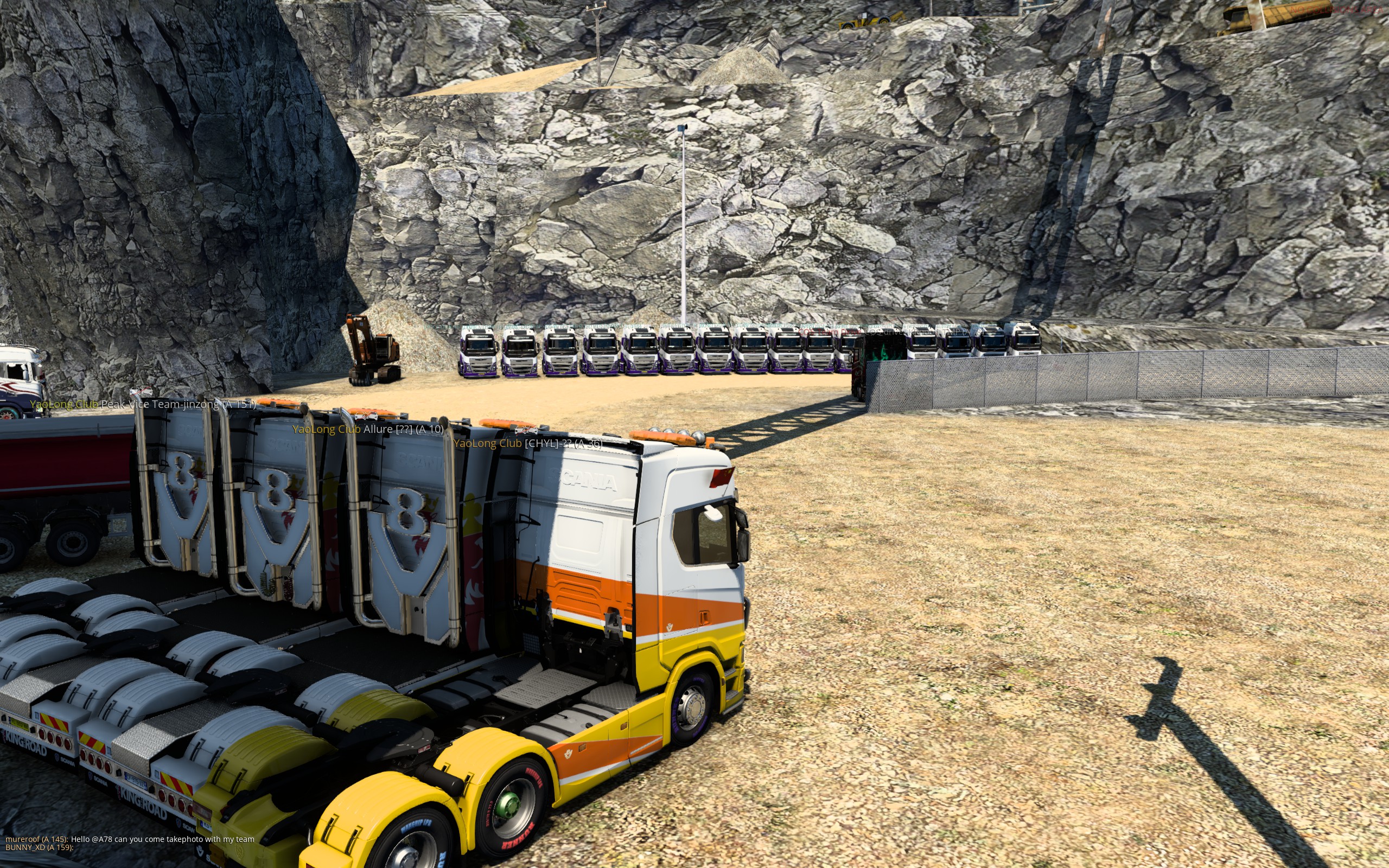Click the BUNNY_XD chat line
Viewport: 1389px width, 868px height.
pos(39,847)
